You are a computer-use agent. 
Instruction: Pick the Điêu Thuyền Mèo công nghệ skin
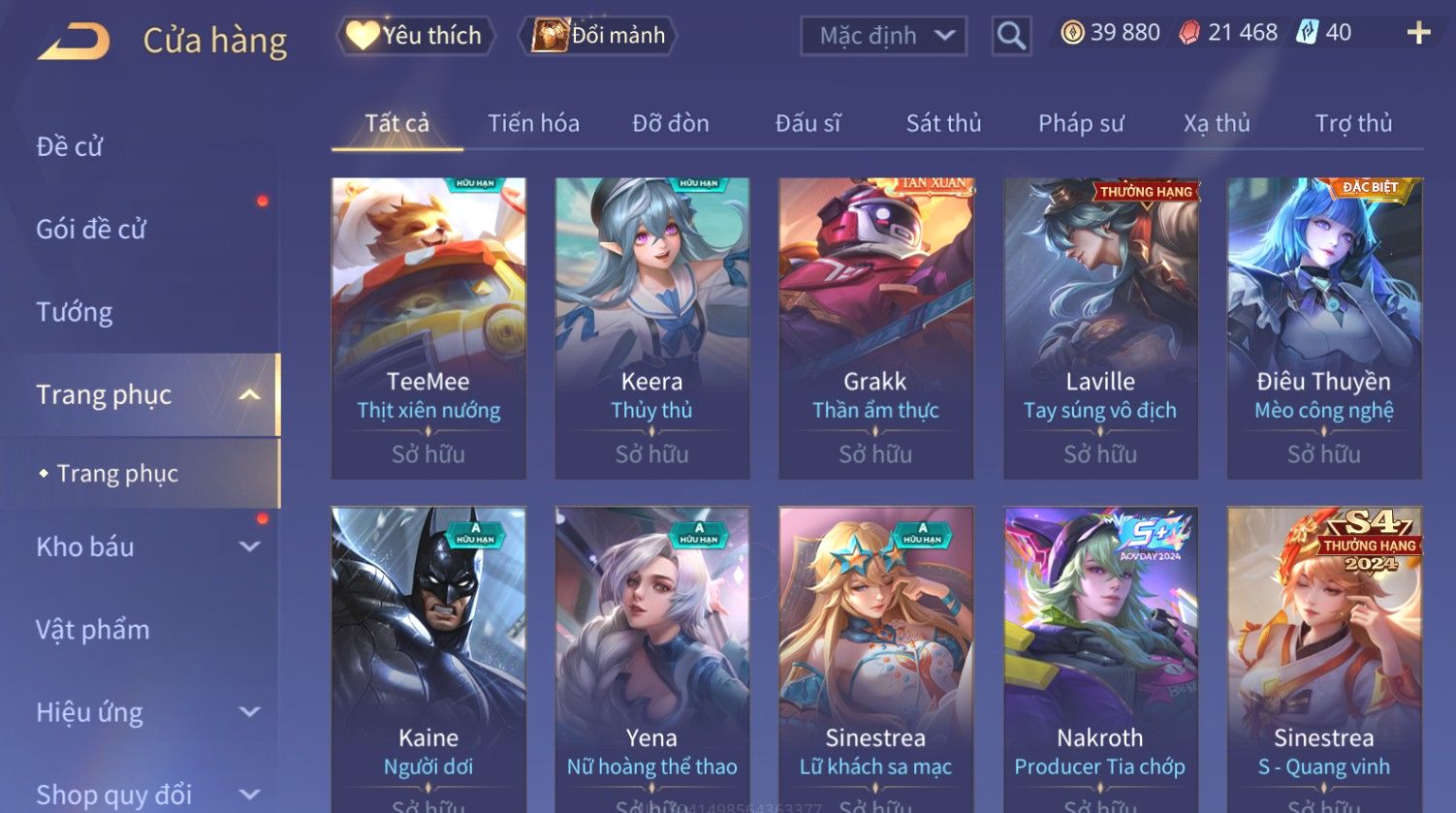point(1324,328)
